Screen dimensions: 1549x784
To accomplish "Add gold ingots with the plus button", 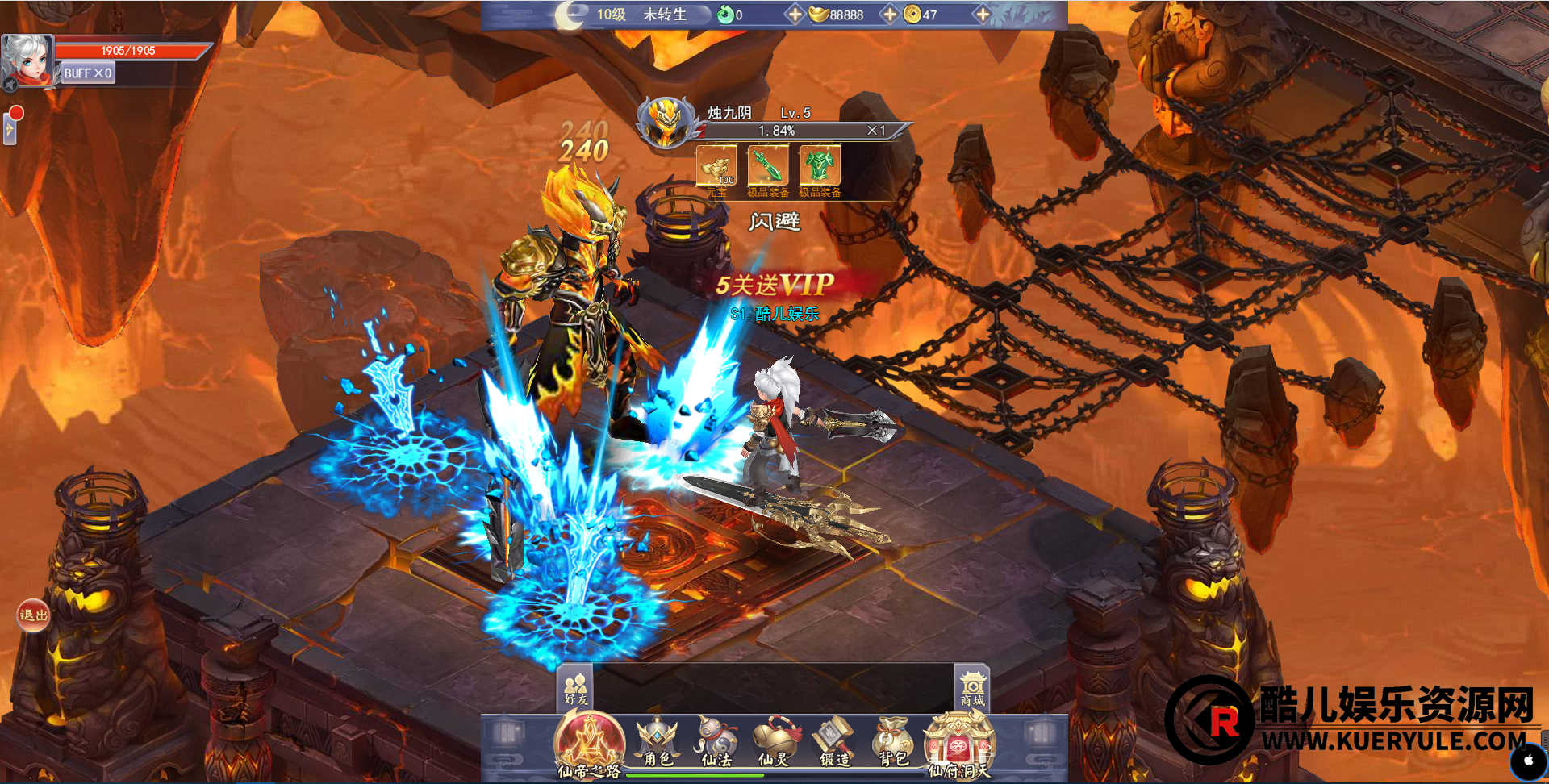I will 889,15.
